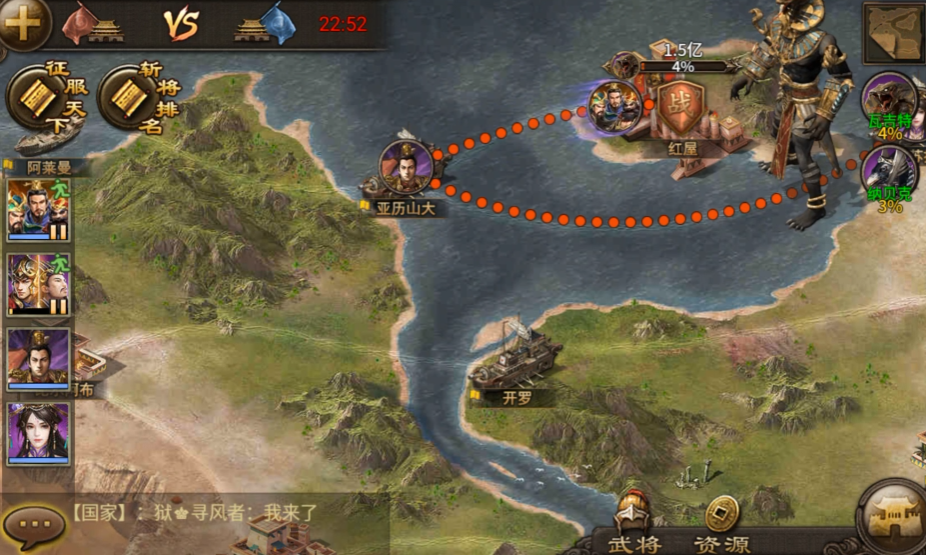Select the purple-background male general portrait
The image size is (926, 555).
point(39,358)
